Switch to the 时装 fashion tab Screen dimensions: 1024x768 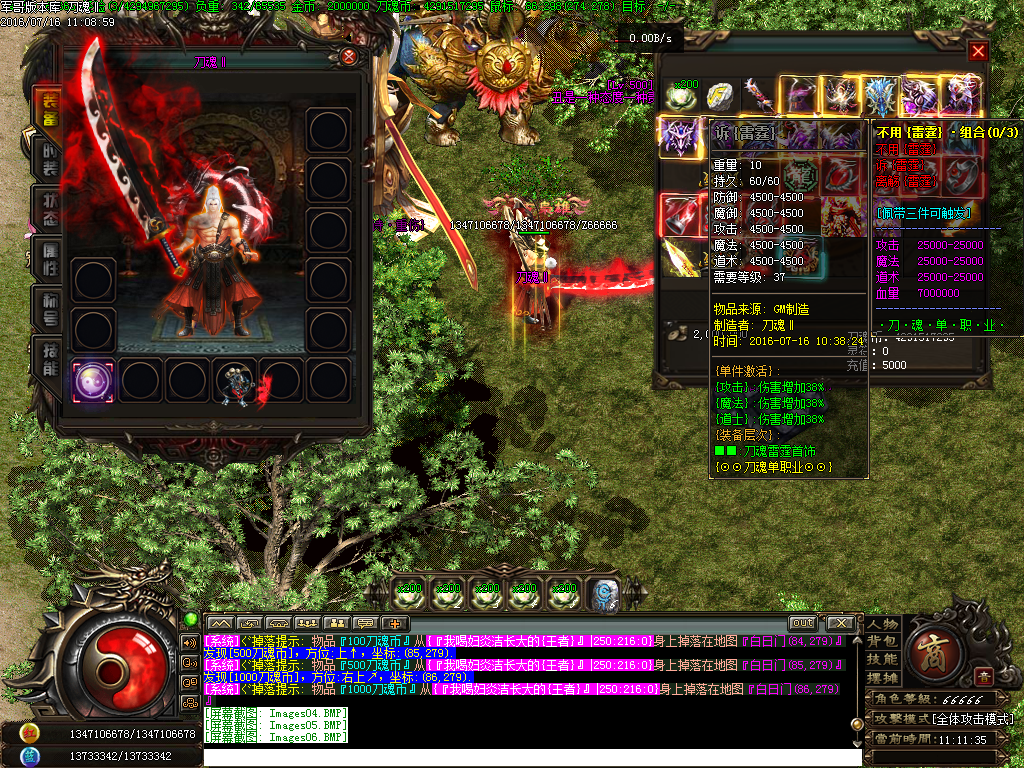click(x=48, y=159)
